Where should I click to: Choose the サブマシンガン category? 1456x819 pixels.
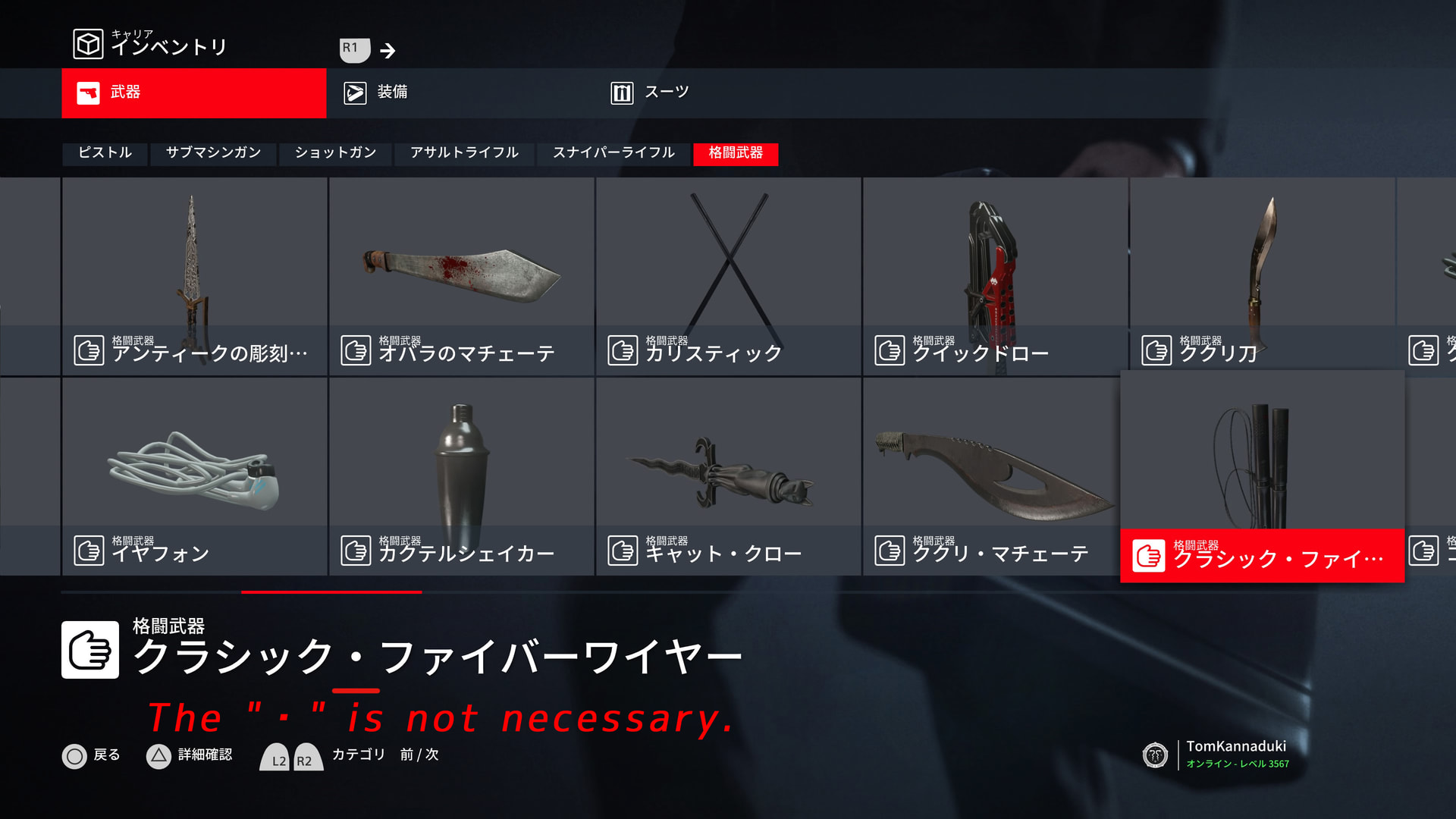coord(213,153)
